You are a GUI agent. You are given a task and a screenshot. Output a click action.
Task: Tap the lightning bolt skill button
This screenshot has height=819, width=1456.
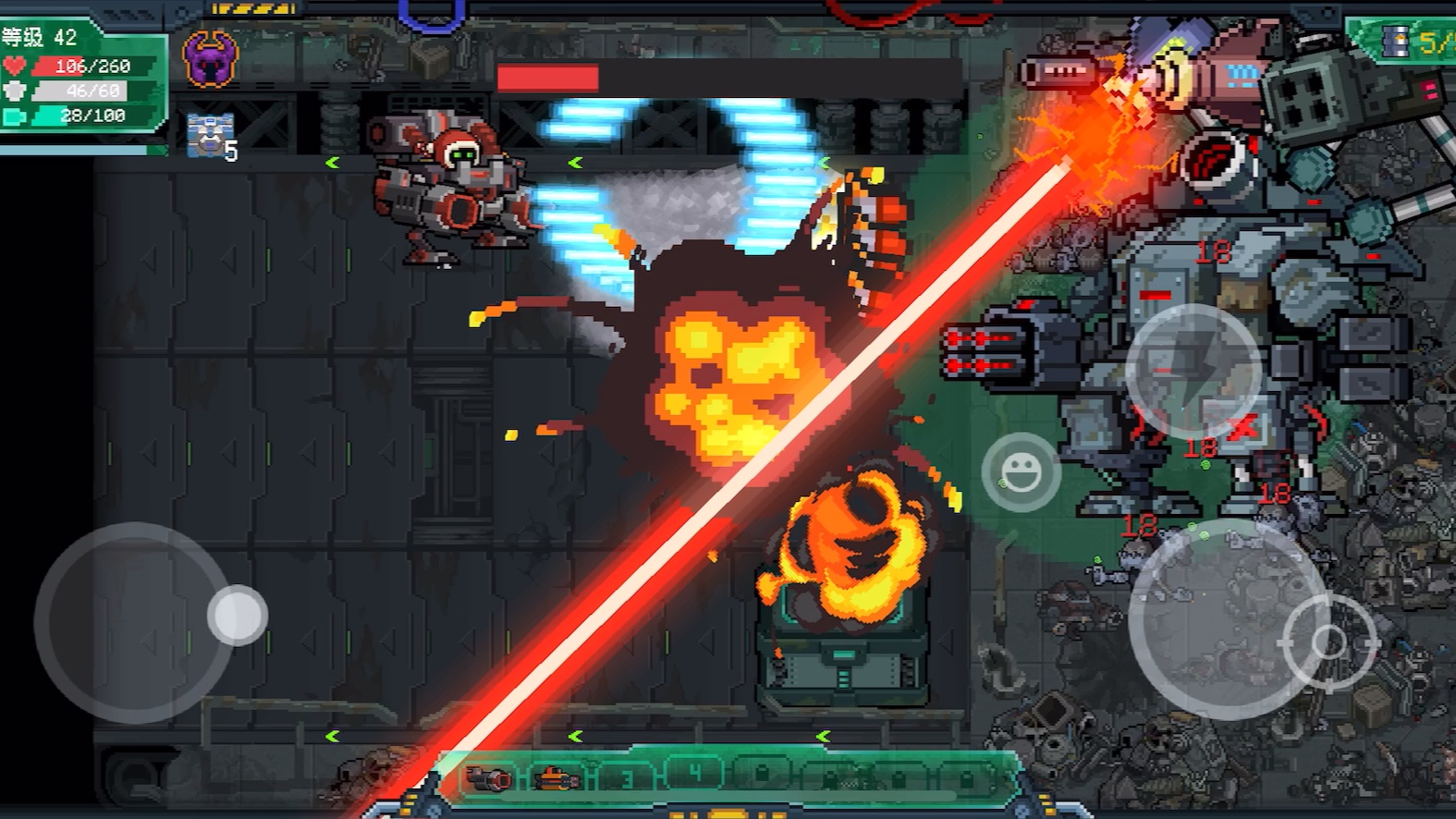[1193, 370]
